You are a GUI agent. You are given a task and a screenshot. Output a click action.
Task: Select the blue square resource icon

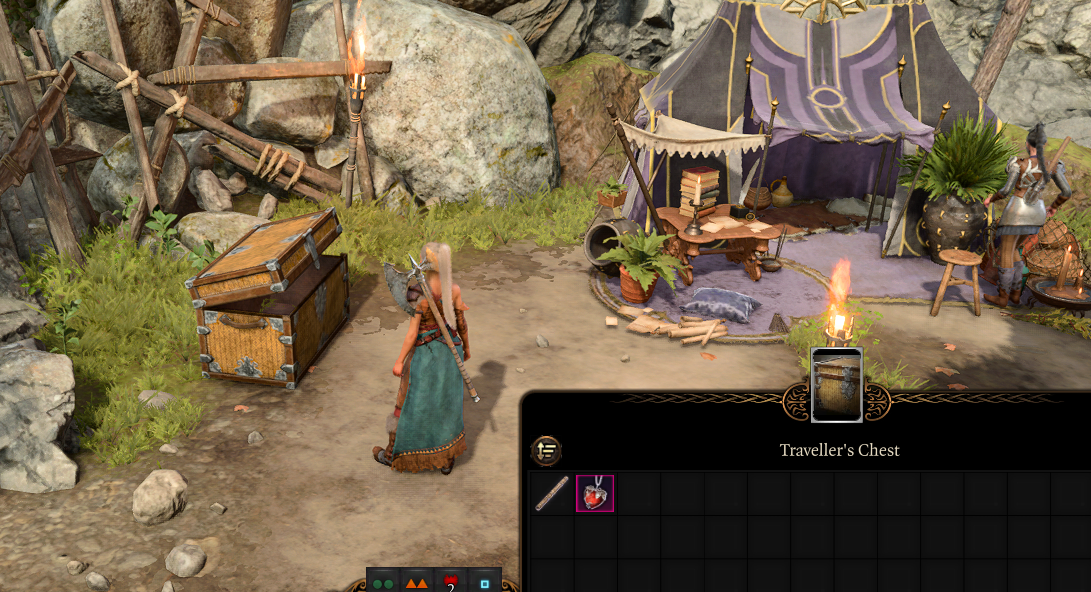[485, 582]
